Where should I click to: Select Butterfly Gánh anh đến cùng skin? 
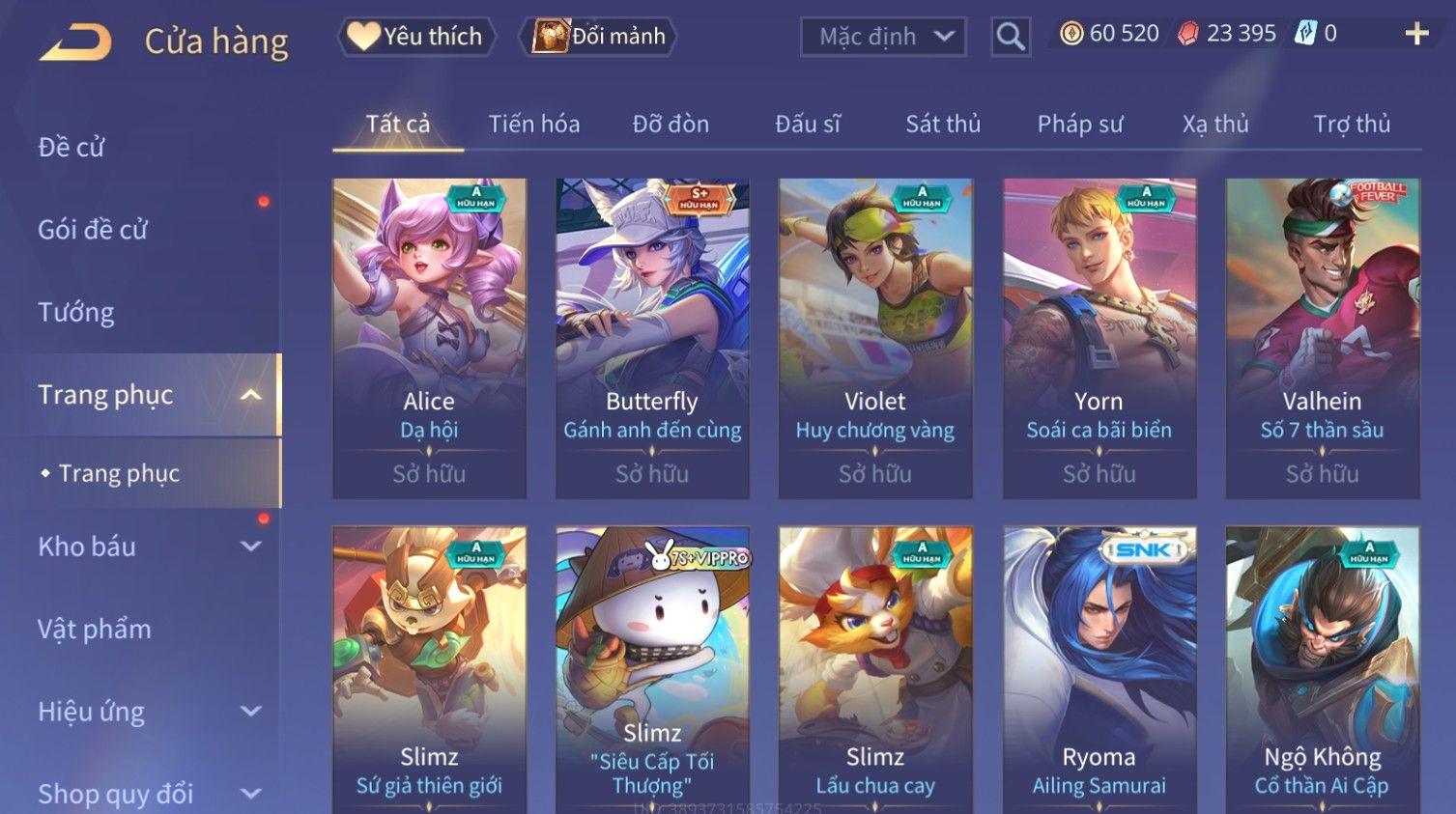click(x=652, y=338)
